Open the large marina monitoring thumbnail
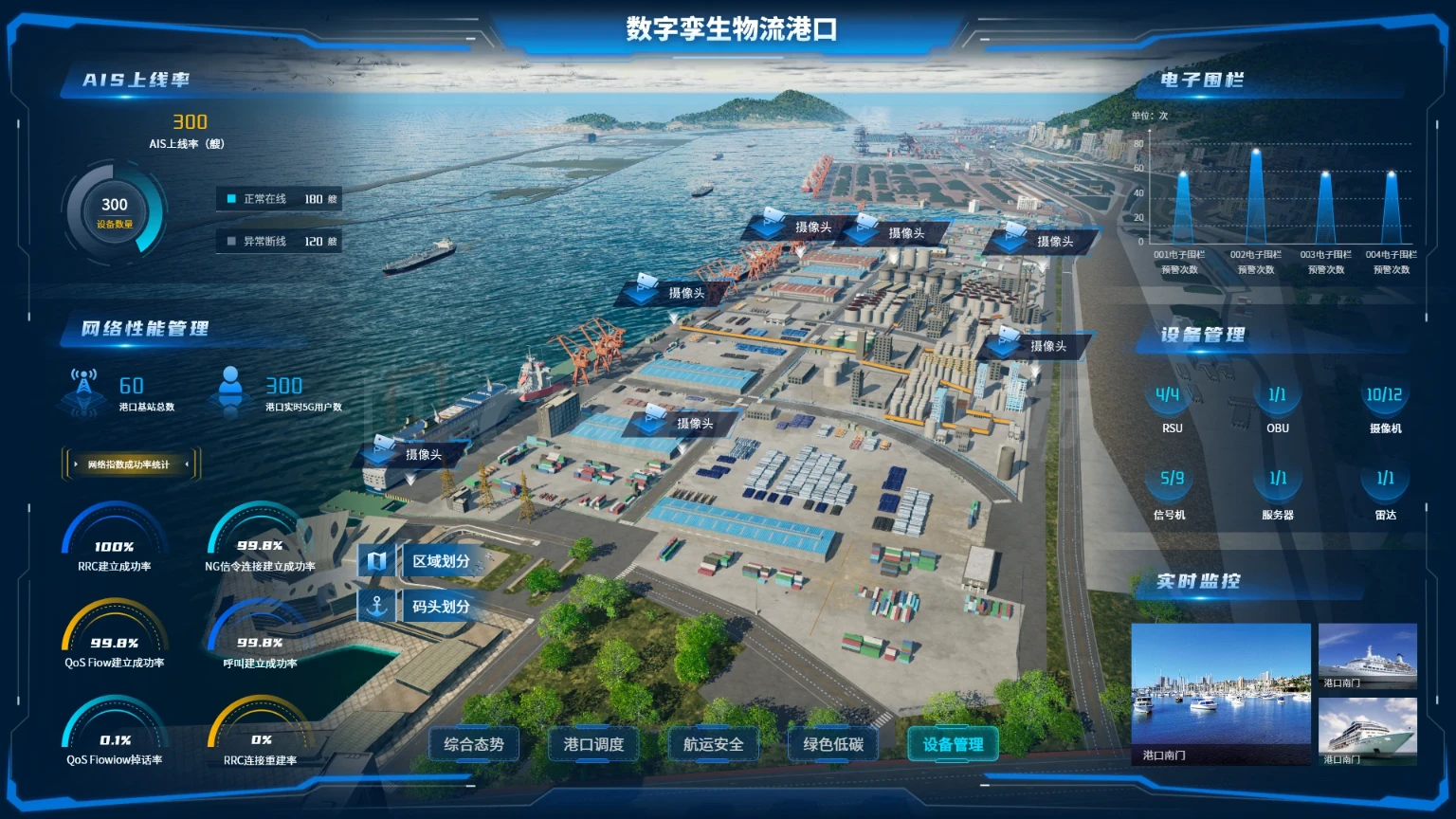The image size is (1456, 819). coord(1221,694)
